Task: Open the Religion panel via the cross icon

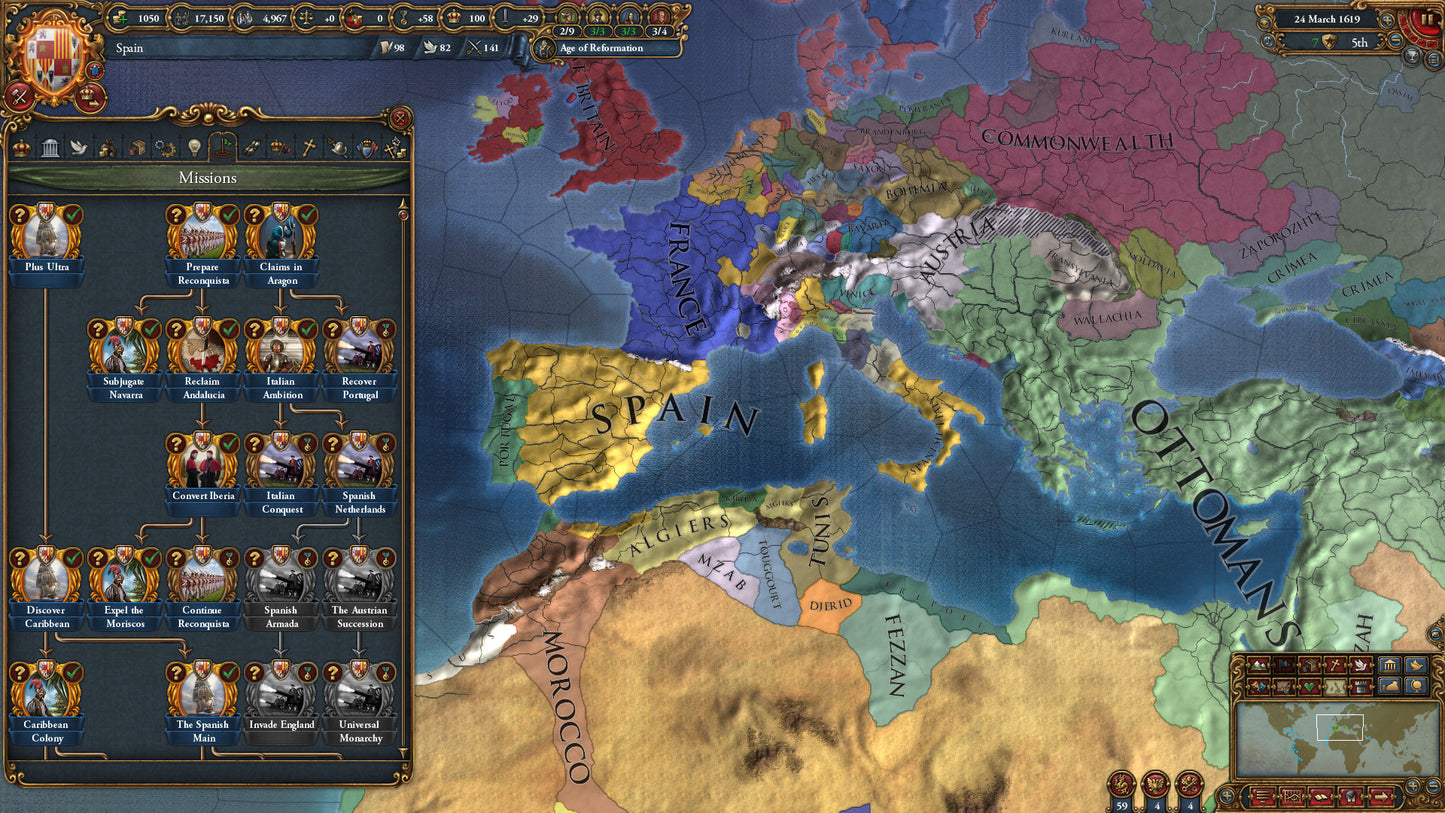Action: [310, 148]
